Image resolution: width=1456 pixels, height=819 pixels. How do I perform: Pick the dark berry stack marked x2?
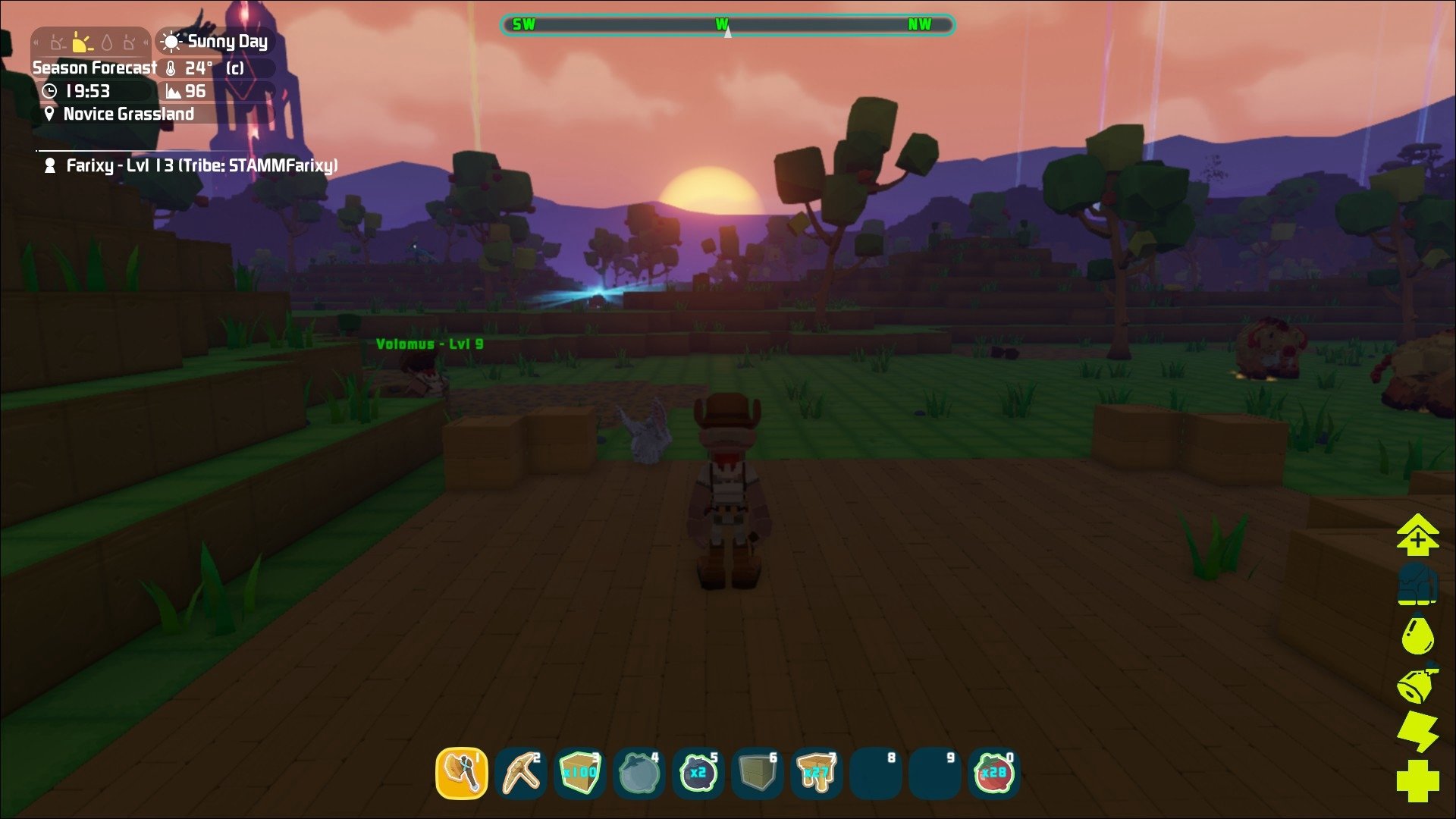[698, 773]
